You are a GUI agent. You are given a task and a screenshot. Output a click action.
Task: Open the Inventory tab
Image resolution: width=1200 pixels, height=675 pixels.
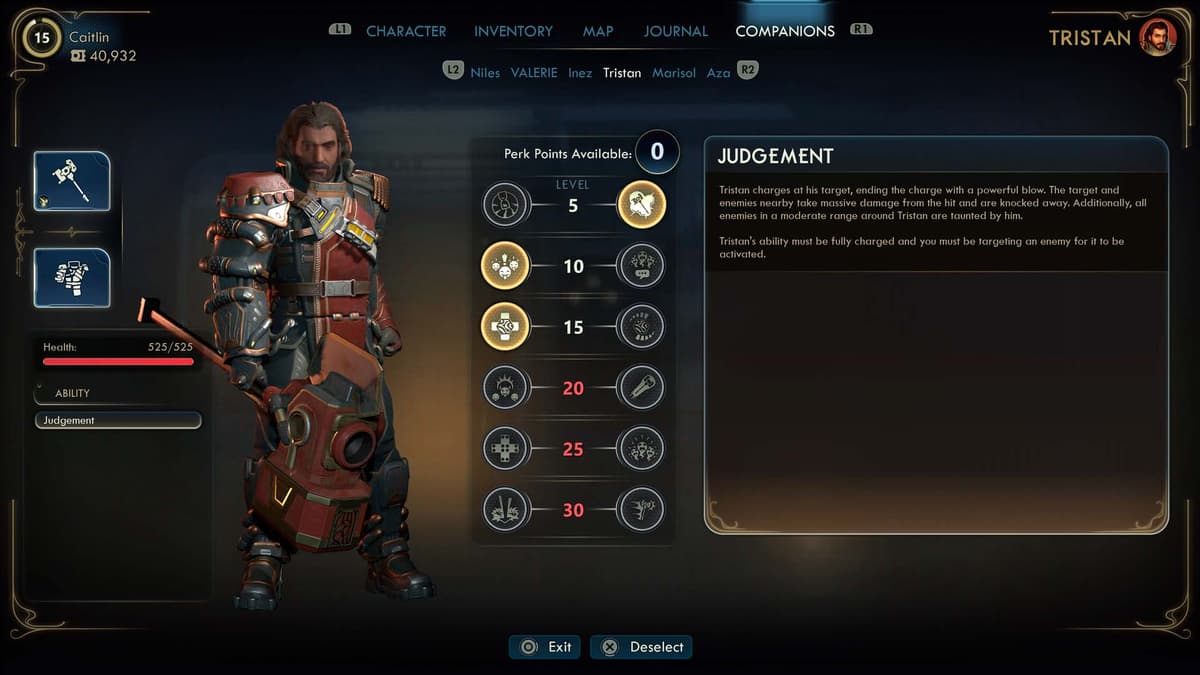tap(513, 31)
